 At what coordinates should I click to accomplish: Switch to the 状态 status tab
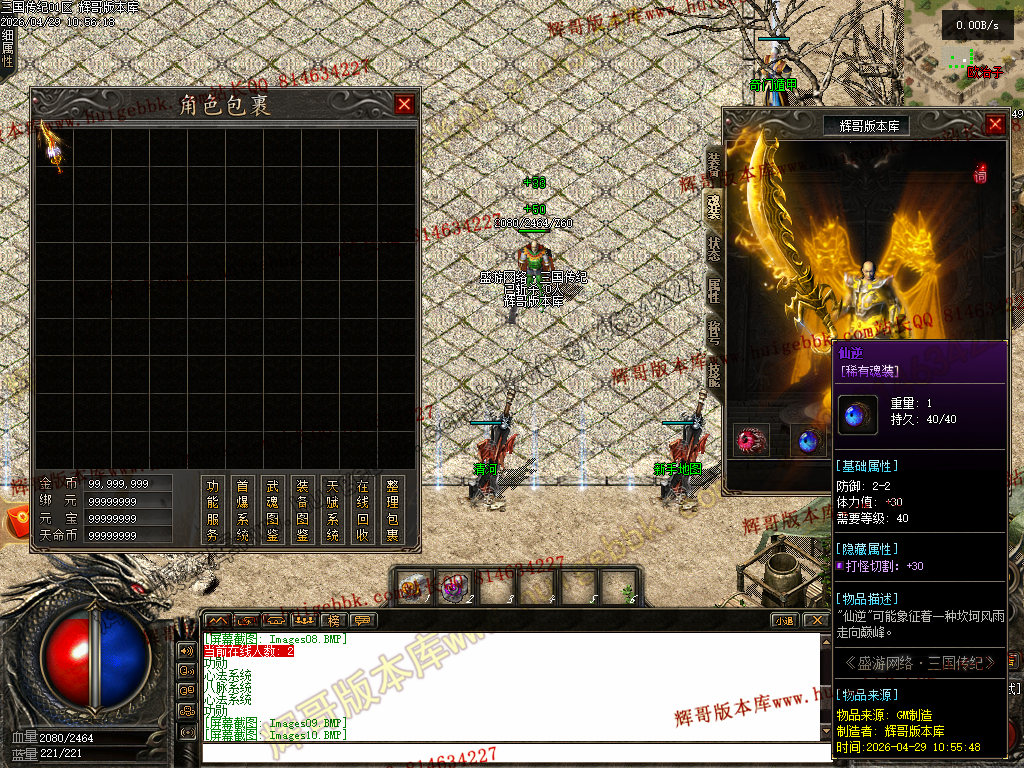[713, 248]
